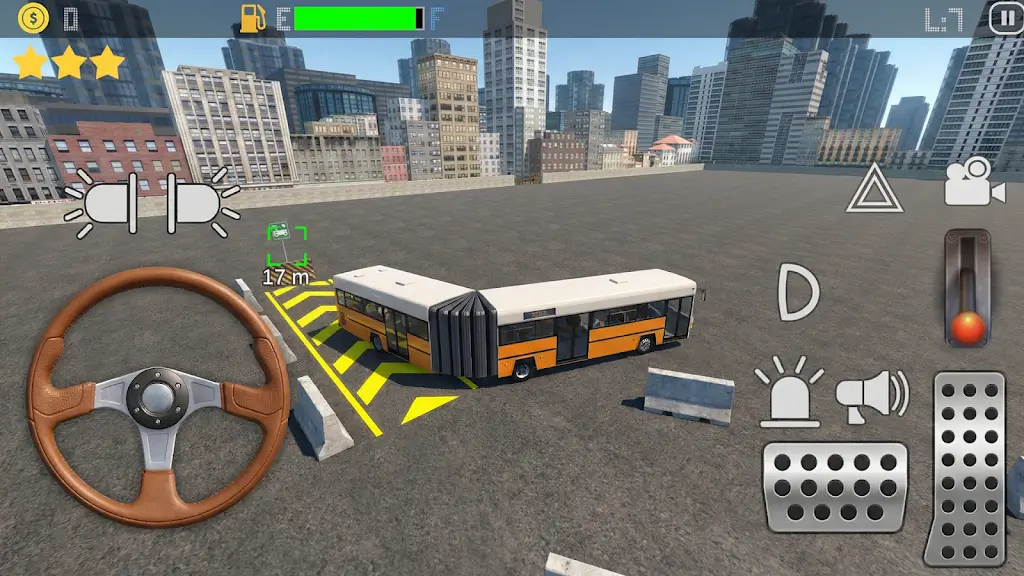This screenshot has width=1024, height=576.
Task: Pause the game
Action: pos(1005,17)
